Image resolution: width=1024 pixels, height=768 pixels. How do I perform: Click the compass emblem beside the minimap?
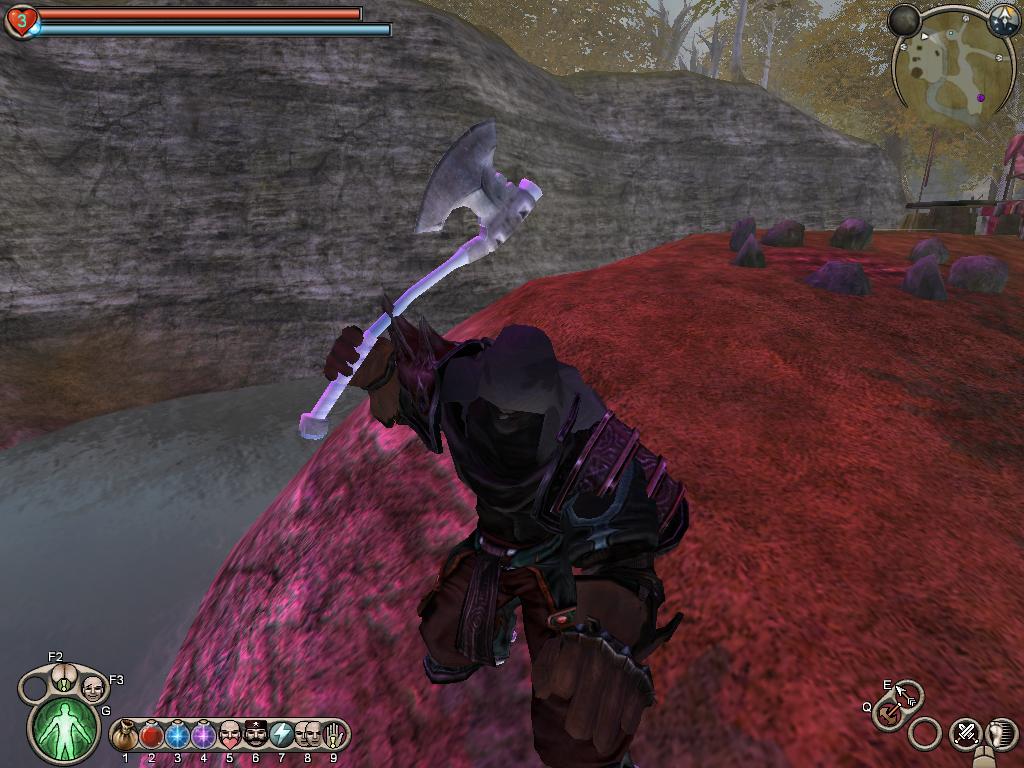1003,19
